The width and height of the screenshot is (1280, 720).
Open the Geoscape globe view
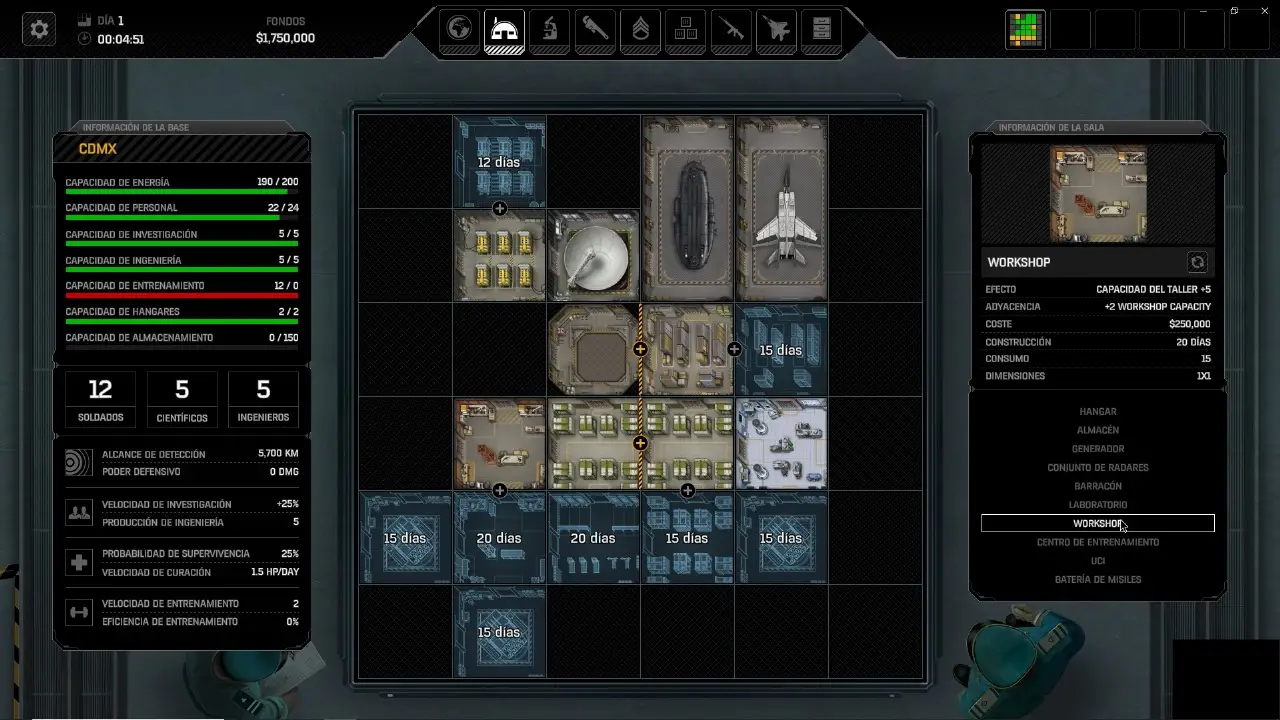click(x=457, y=30)
